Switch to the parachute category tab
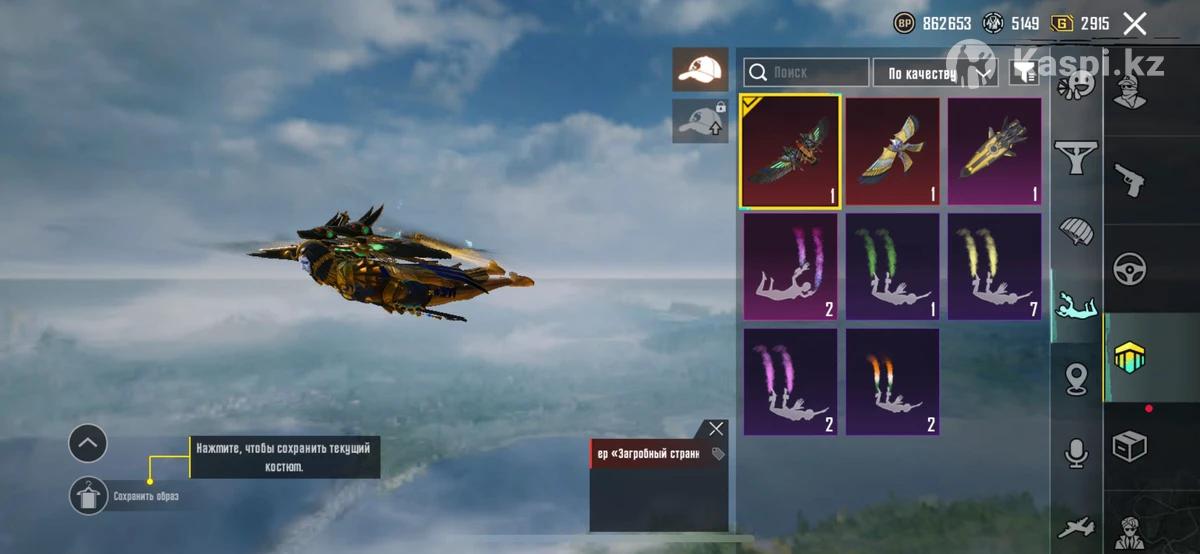Viewport: 1200px width, 554px height. coord(1076,230)
